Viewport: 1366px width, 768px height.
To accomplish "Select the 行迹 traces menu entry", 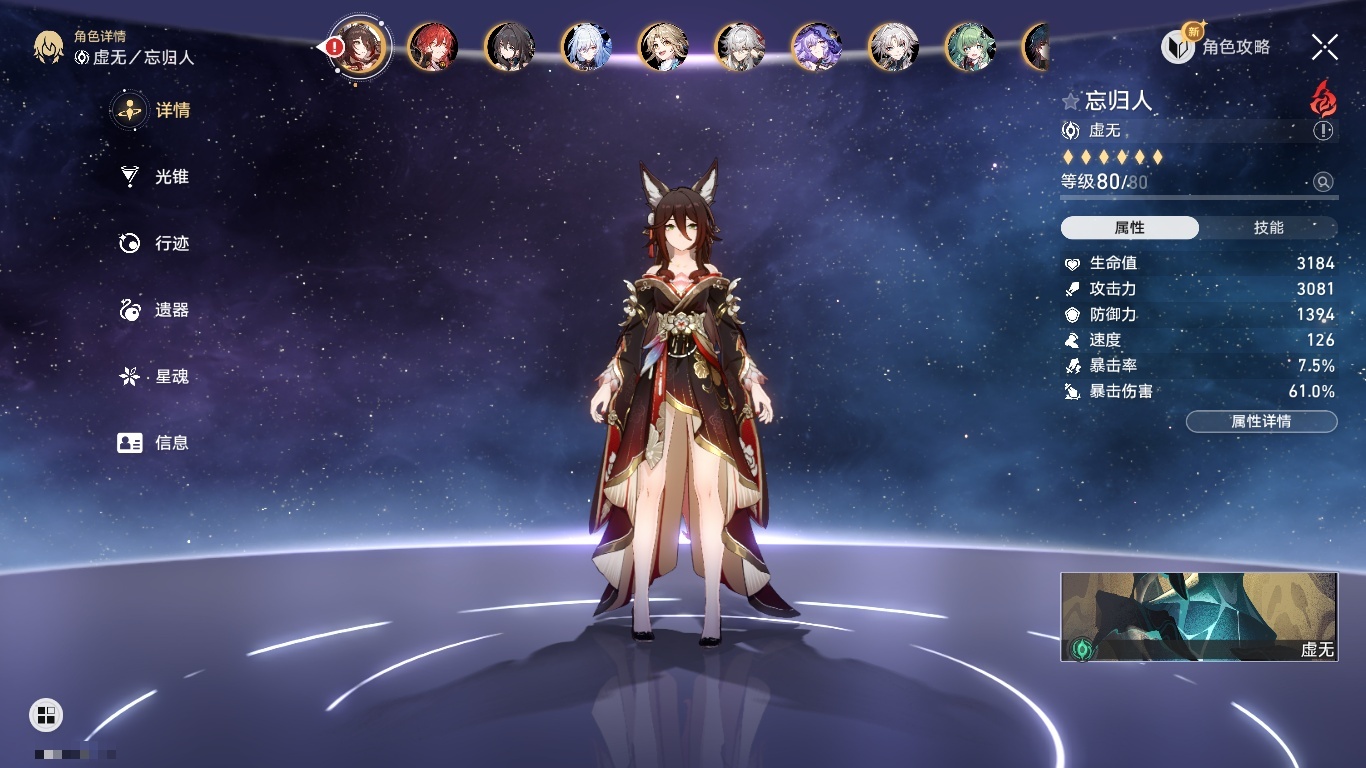I will click(x=155, y=244).
